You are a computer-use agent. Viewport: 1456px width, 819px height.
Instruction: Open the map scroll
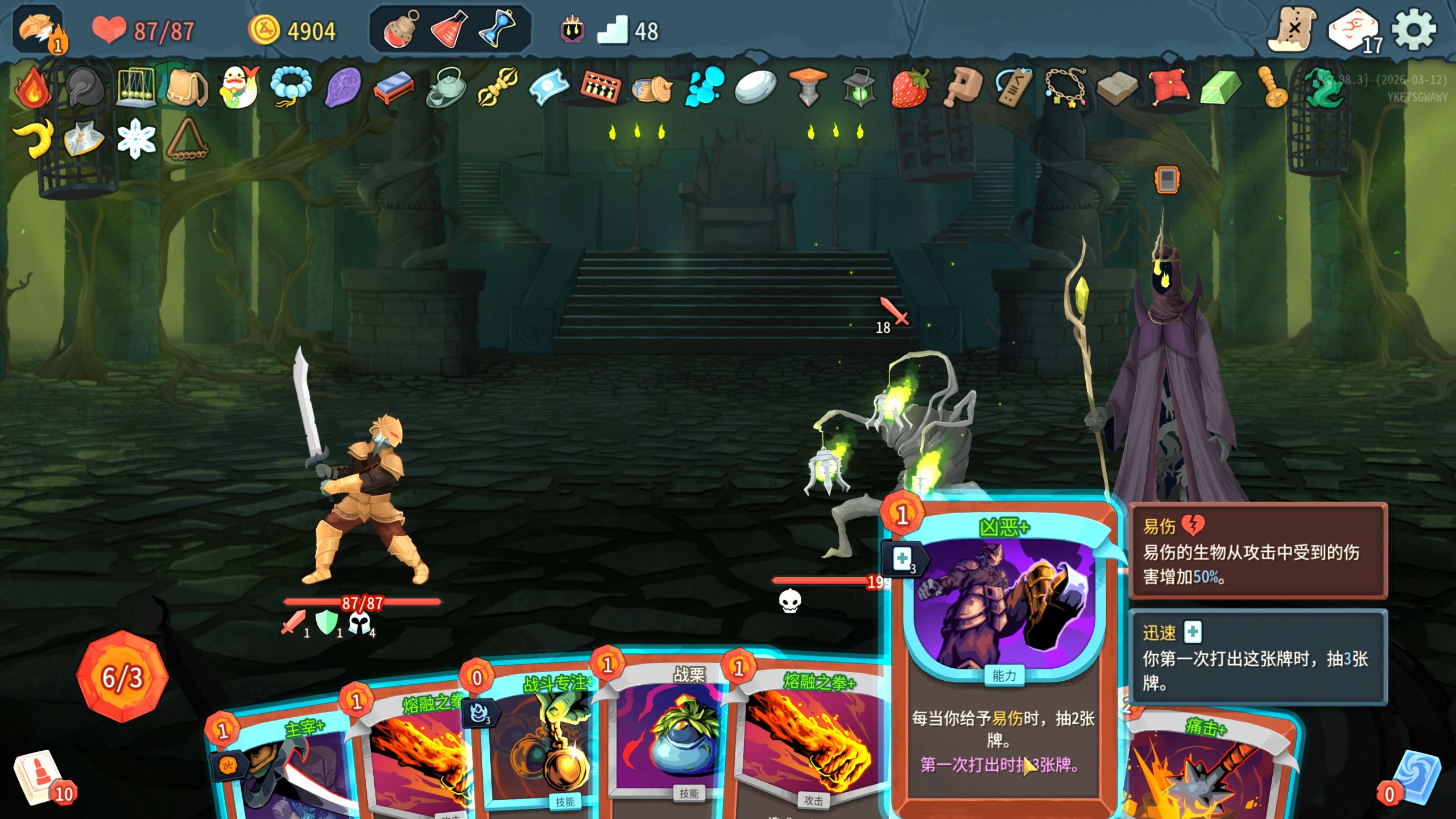pyautogui.click(x=1292, y=30)
